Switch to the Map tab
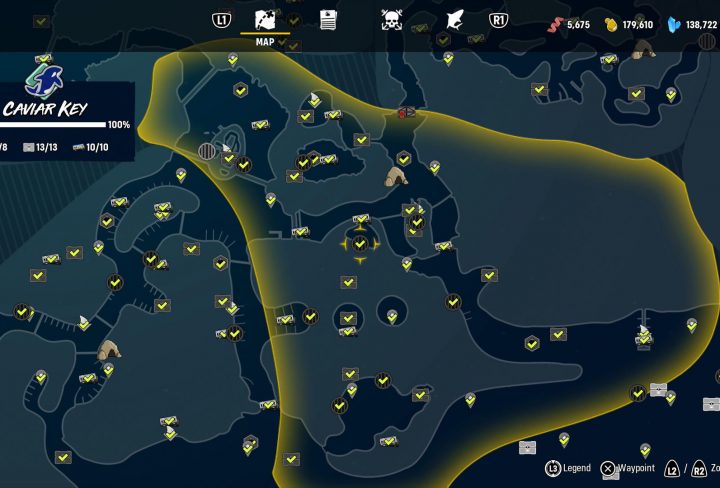 pyautogui.click(x=265, y=20)
